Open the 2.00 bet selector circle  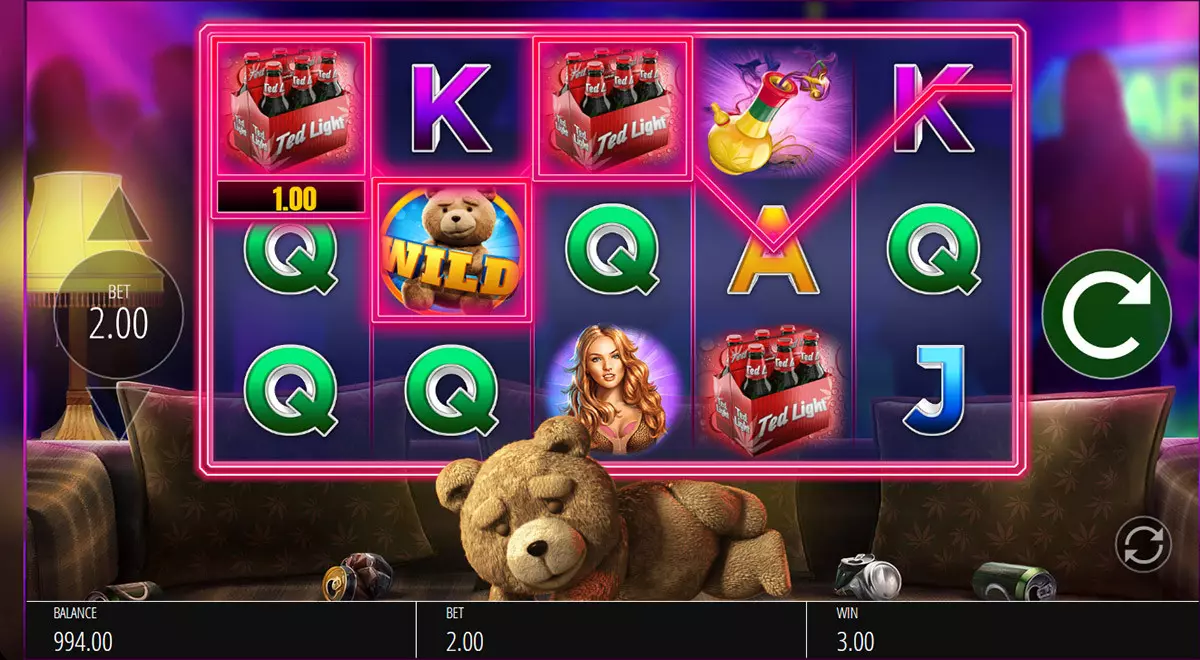(x=118, y=316)
